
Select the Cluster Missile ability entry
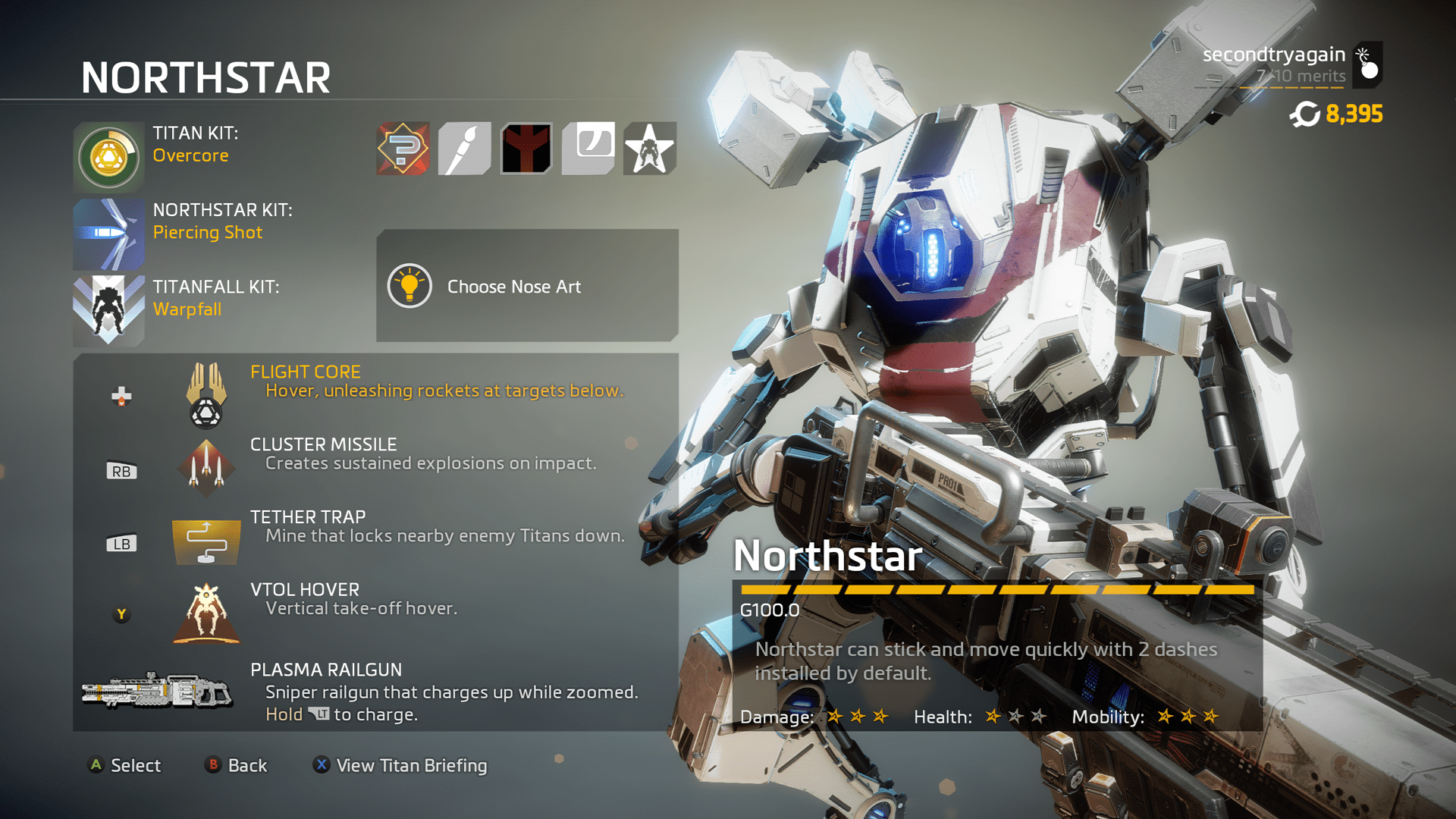(x=375, y=463)
